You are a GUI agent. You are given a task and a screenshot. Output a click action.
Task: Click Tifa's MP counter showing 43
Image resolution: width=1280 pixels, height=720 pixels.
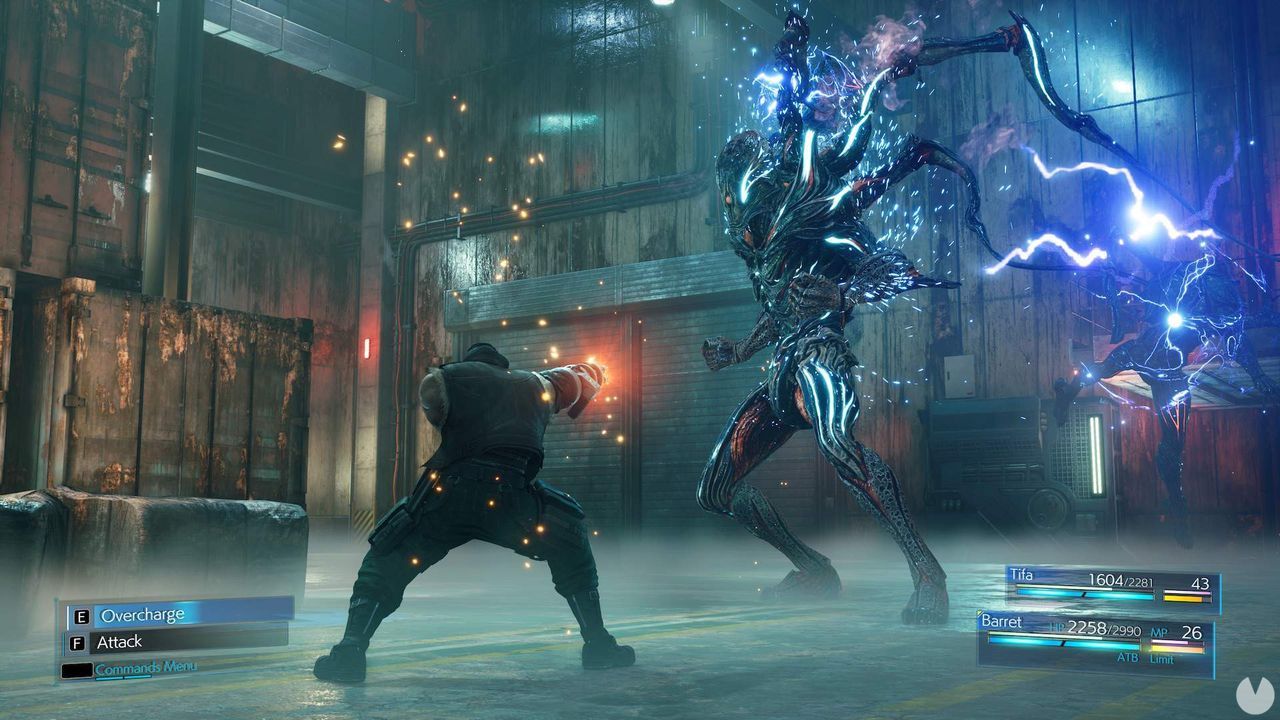point(1201,584)
